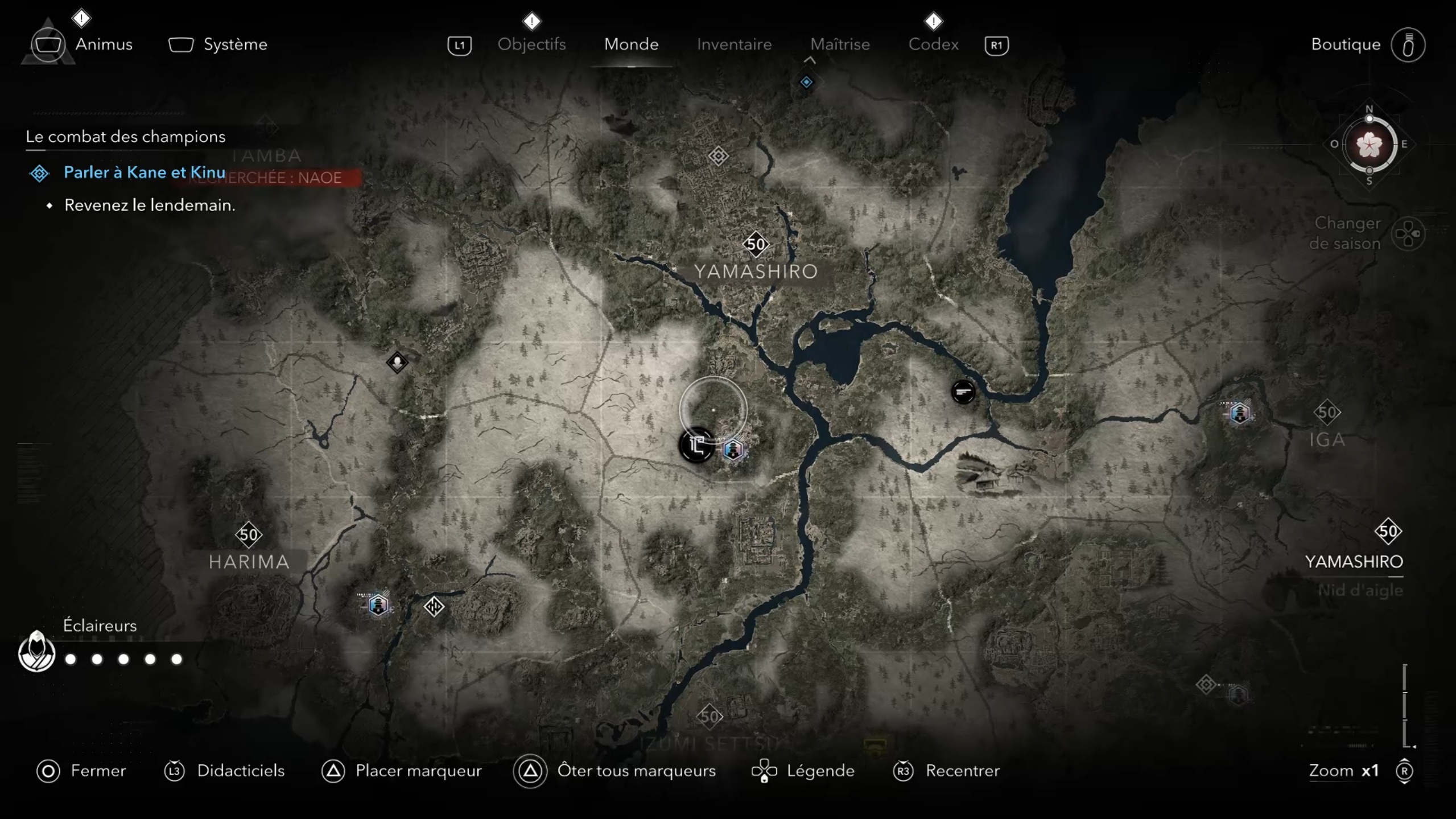
Task: Select the Parler à Kane et Kinu objective
Action: (x=144, y=172)
